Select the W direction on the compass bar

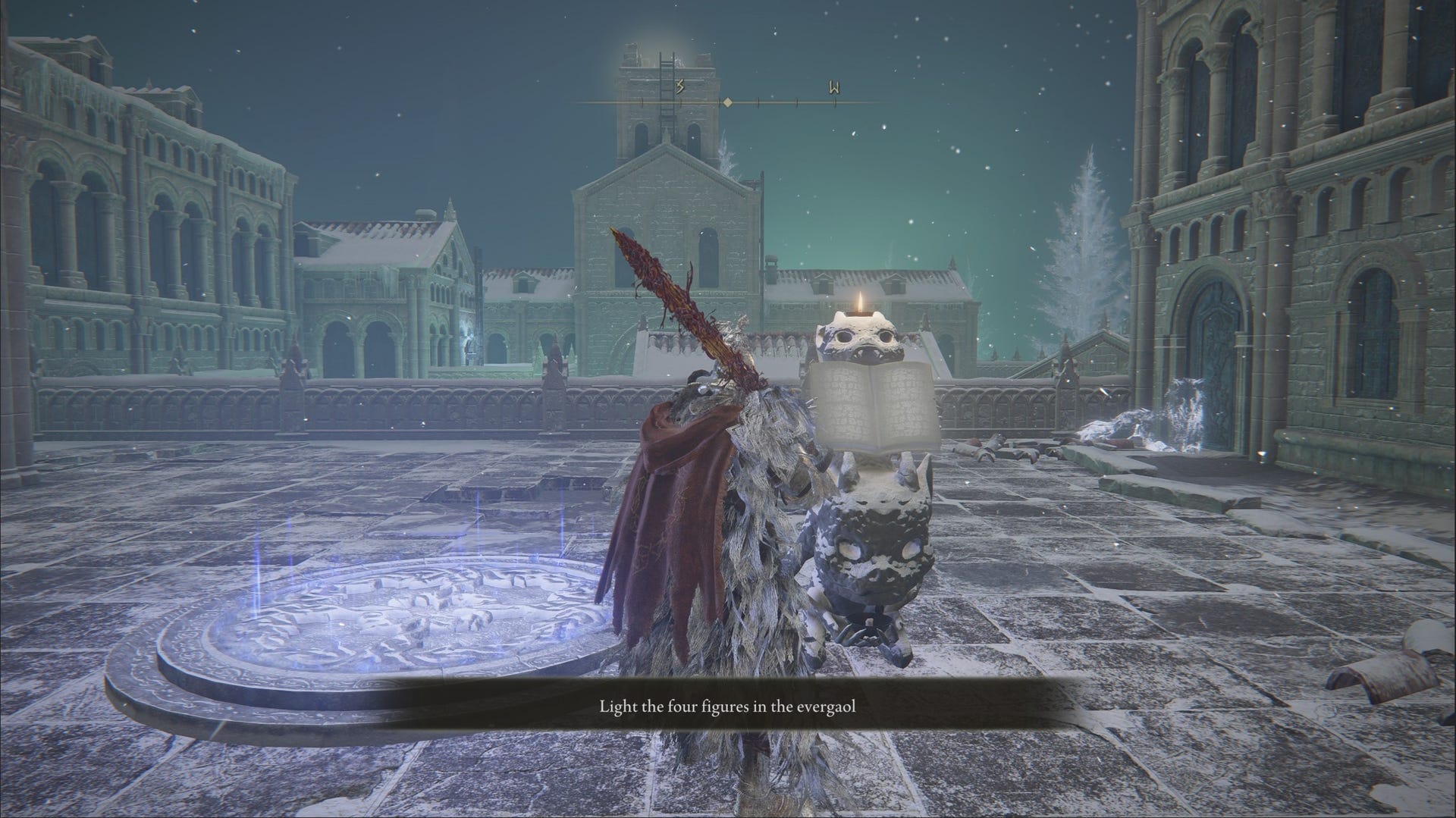[834, 89]
